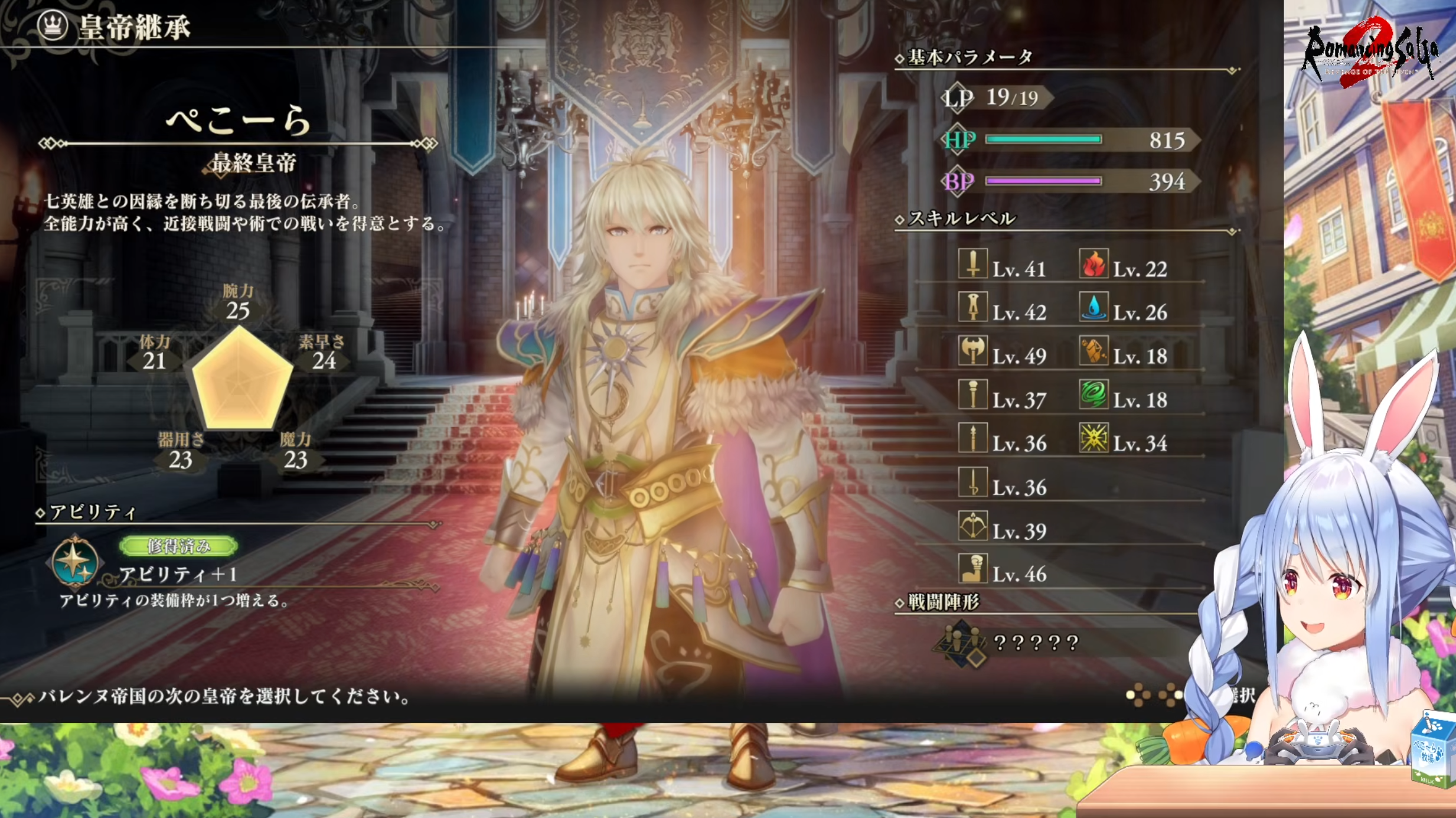
Task: Choose the earth magic rock icon
Action: (x=1093, y=351)
